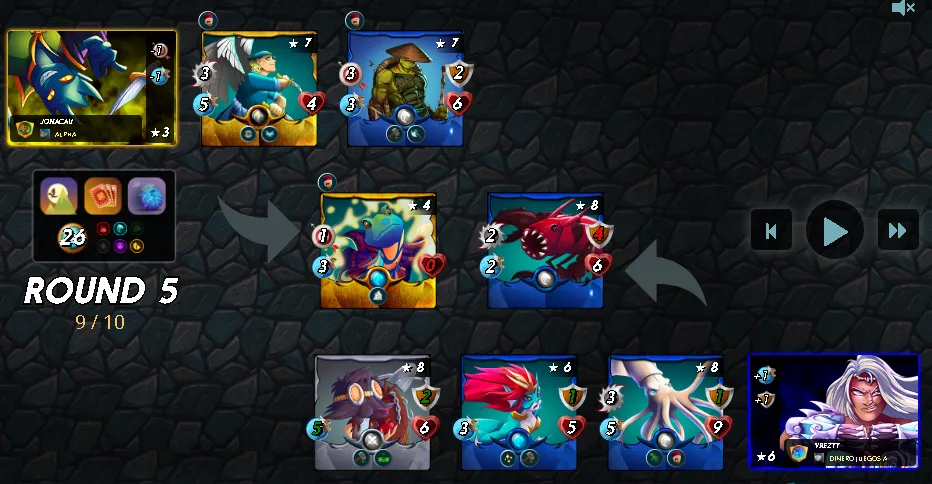This screenshot has width=932, height=484.
Task: Select the red-maned sea creature card
Action: (519, 412)
